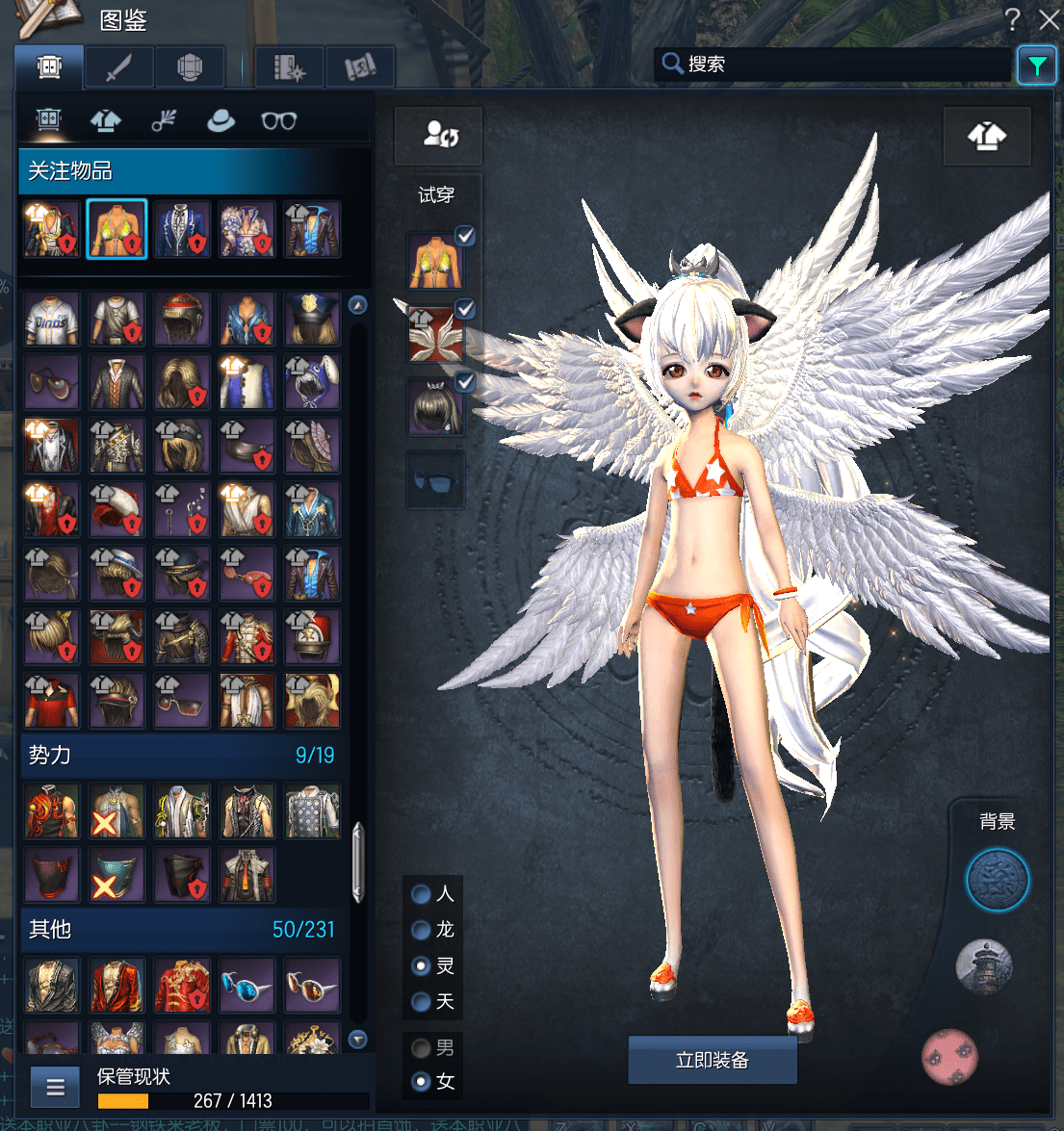Image resolution: width=1064 pixels, height=1131 pixels.
Task: Click the character swap button above 试穿
Action: coord(439,135)
